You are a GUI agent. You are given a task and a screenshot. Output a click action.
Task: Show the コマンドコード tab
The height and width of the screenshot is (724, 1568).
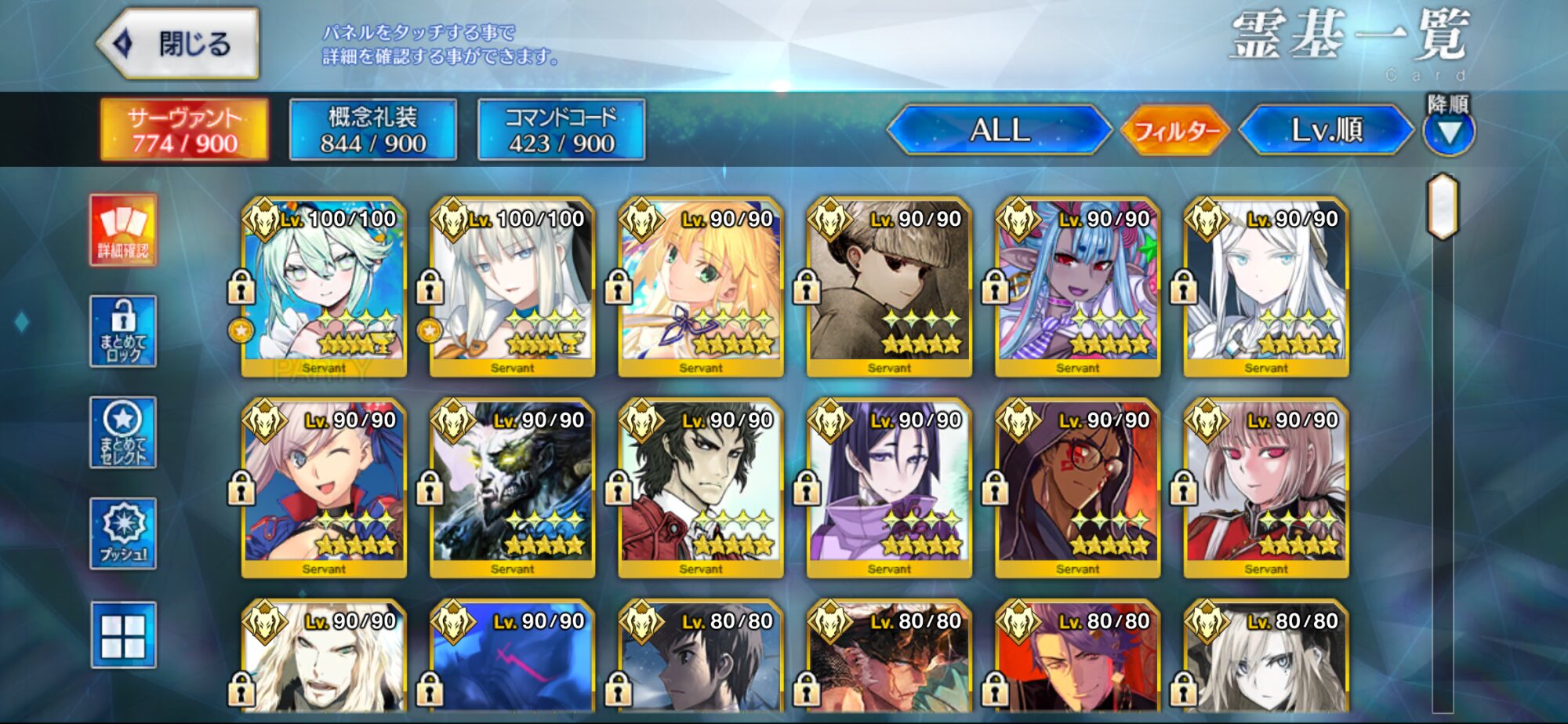click(561, 130)
